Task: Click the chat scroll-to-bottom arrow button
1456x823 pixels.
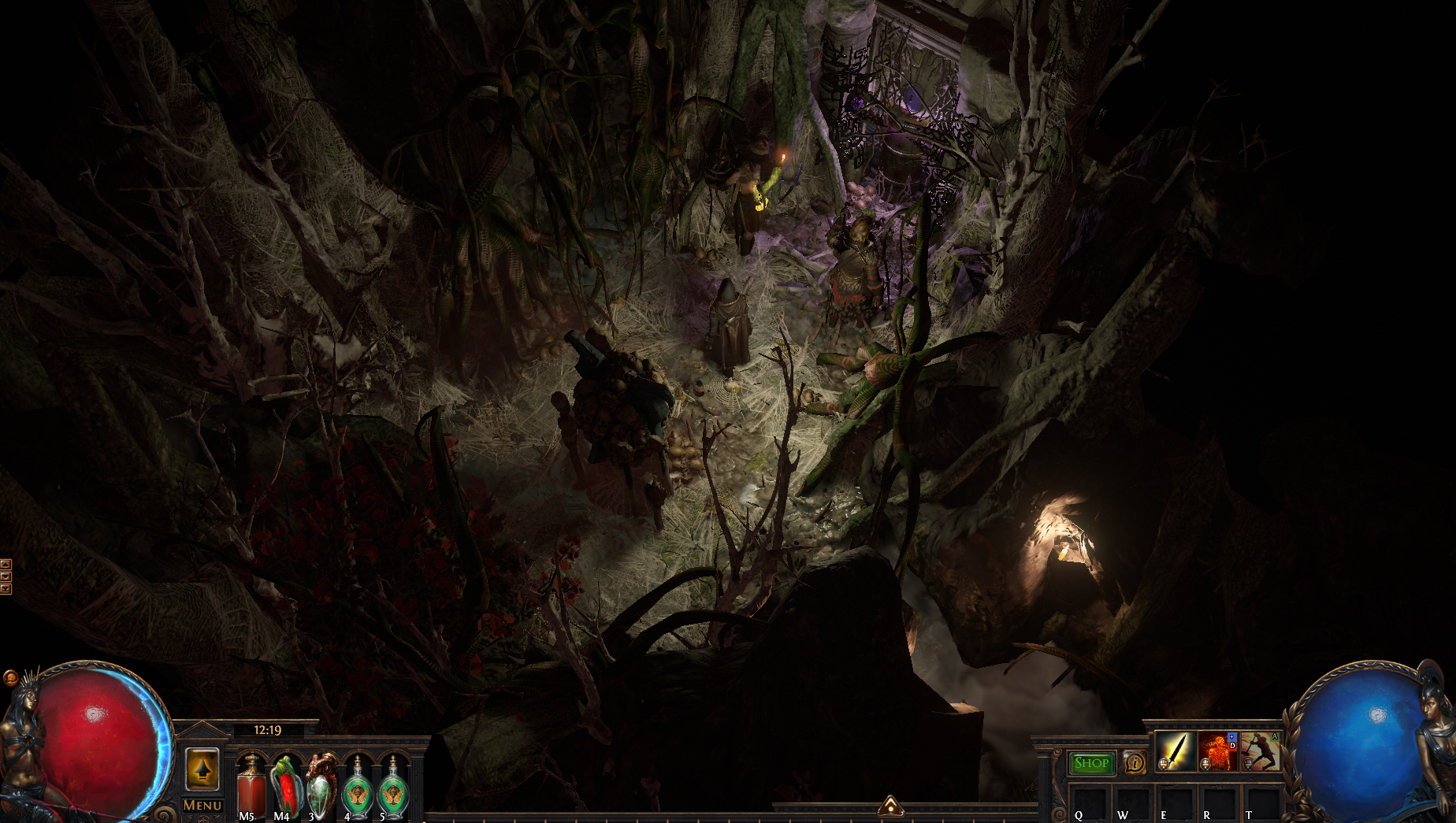Action: point(6,589)
